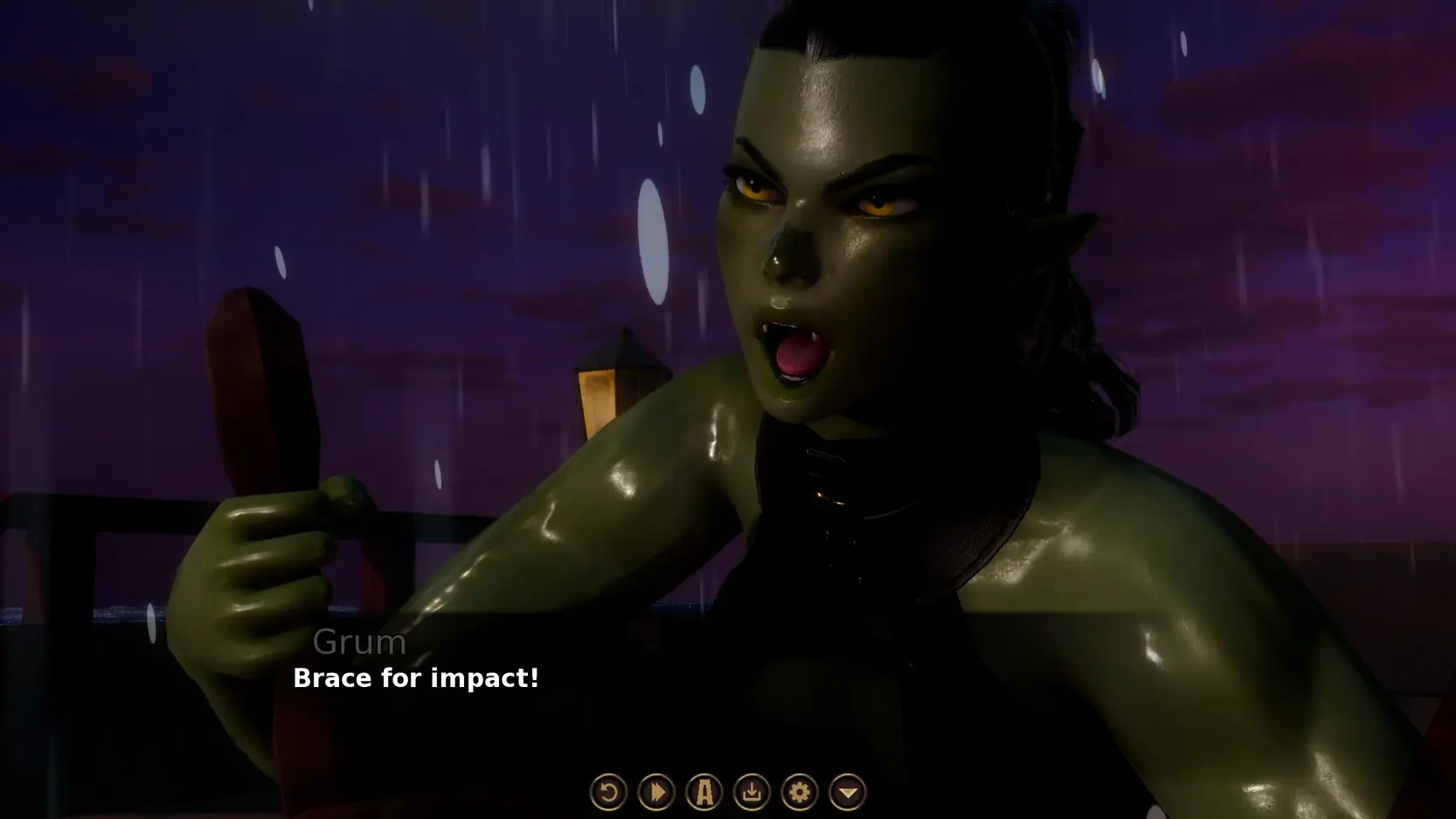Click the rollback arrow button

click(x=608, y=792)
